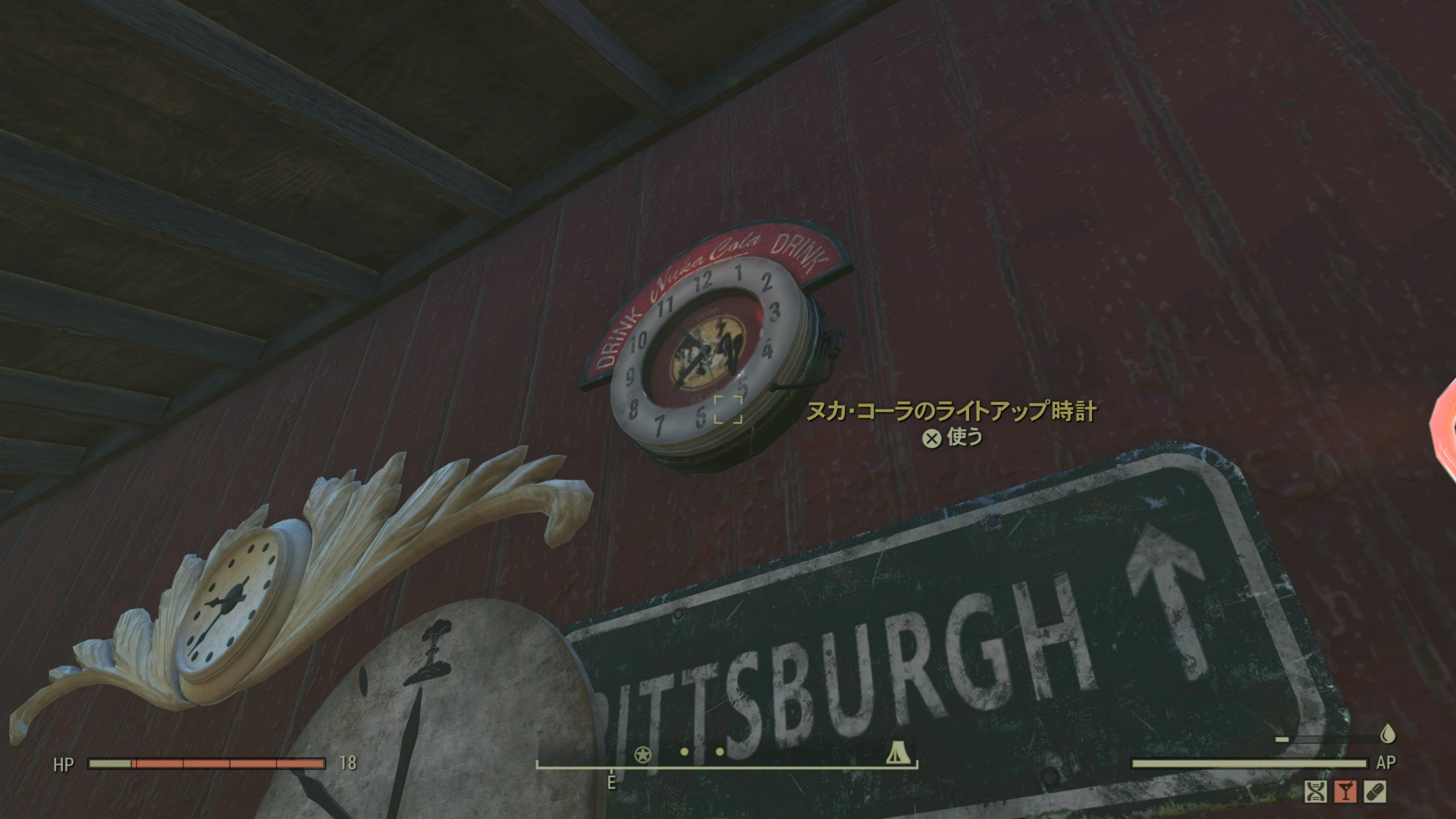Click the pill capsule status icon
The height and width of the screenshot is (819, 1456).
(1375, 792)
